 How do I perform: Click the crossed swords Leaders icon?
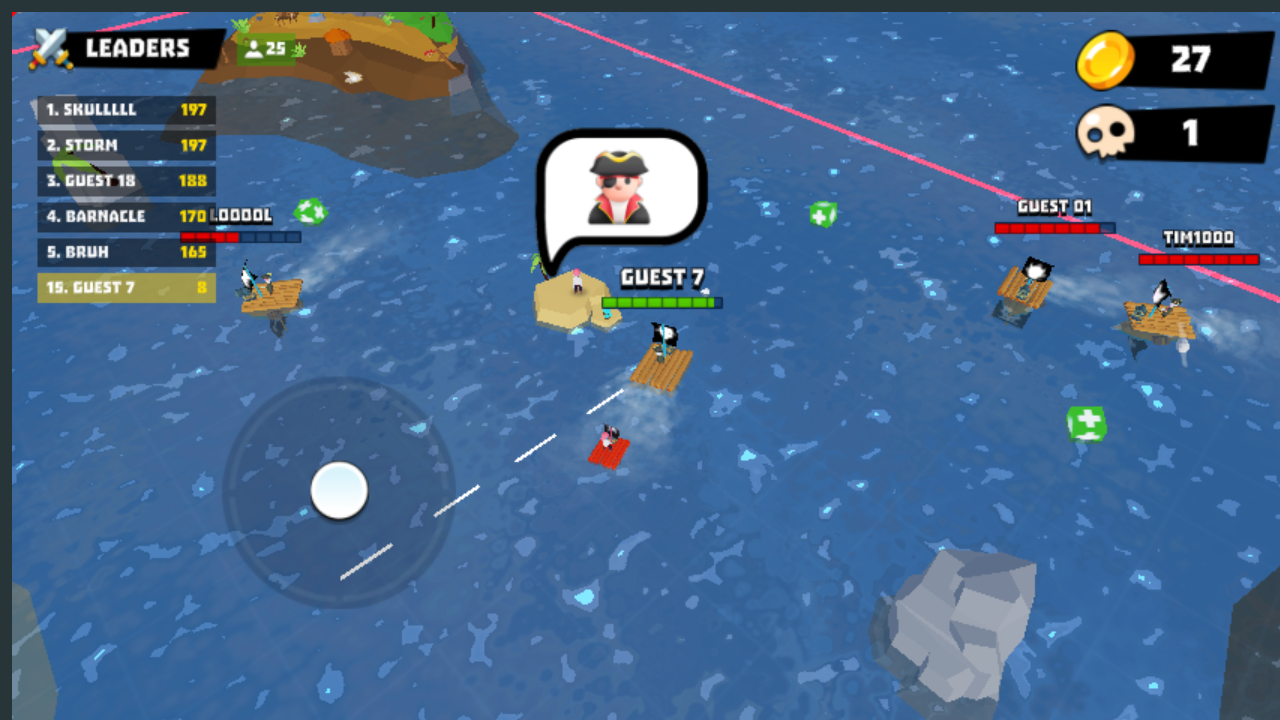pos(48,46)
